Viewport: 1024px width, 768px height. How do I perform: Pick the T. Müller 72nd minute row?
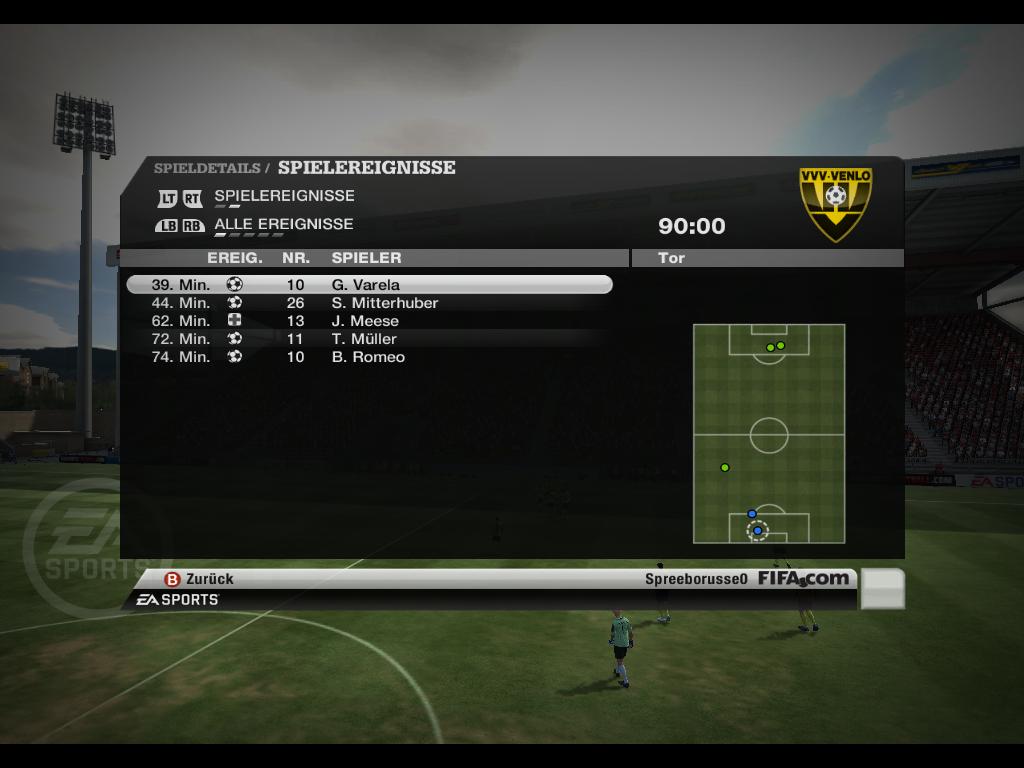pos(368,339)
